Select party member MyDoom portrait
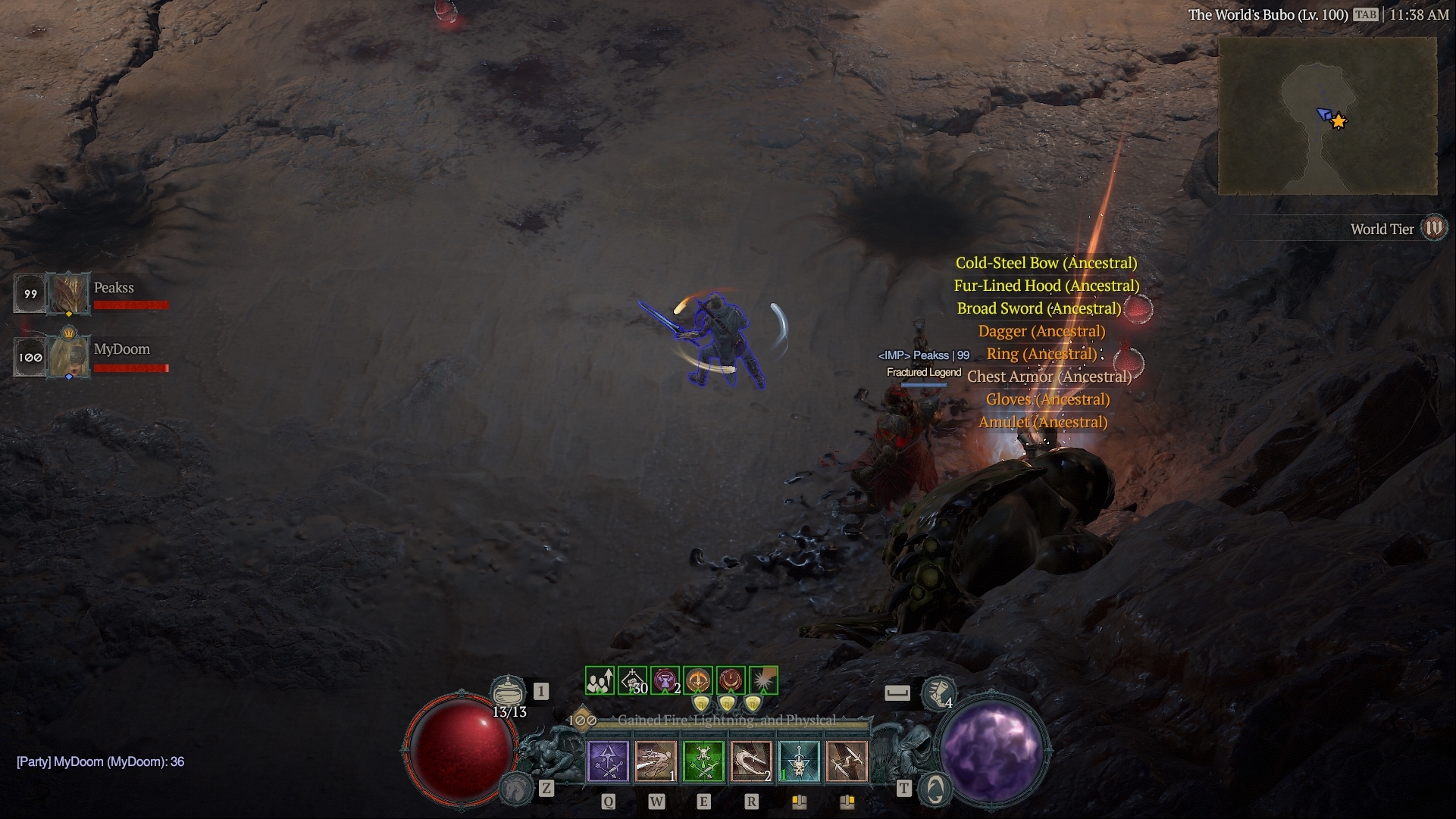The height and width of the screenshot is (819, 1456). [x=68, y=356]
